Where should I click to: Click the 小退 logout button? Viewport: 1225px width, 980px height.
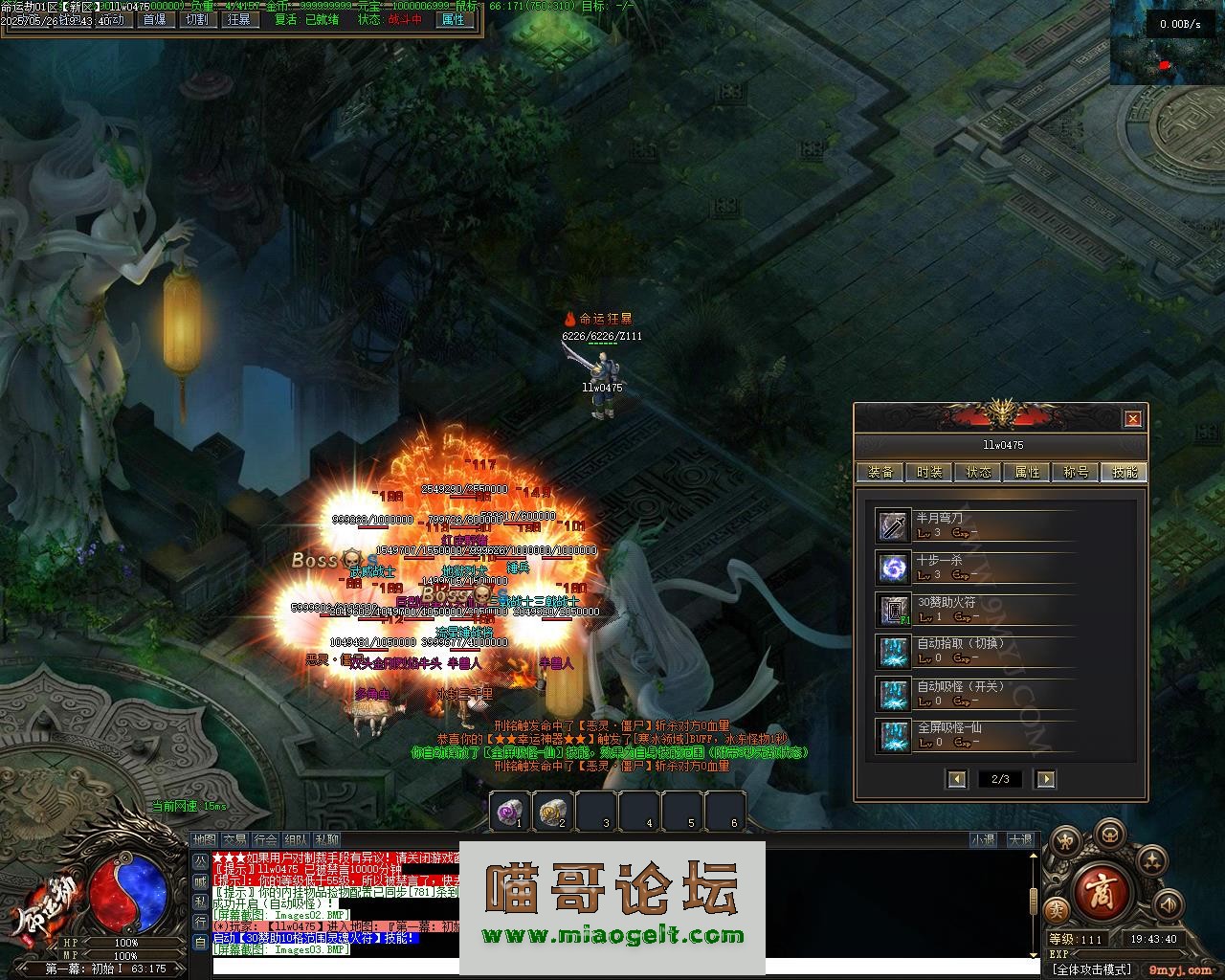point(983,840)
